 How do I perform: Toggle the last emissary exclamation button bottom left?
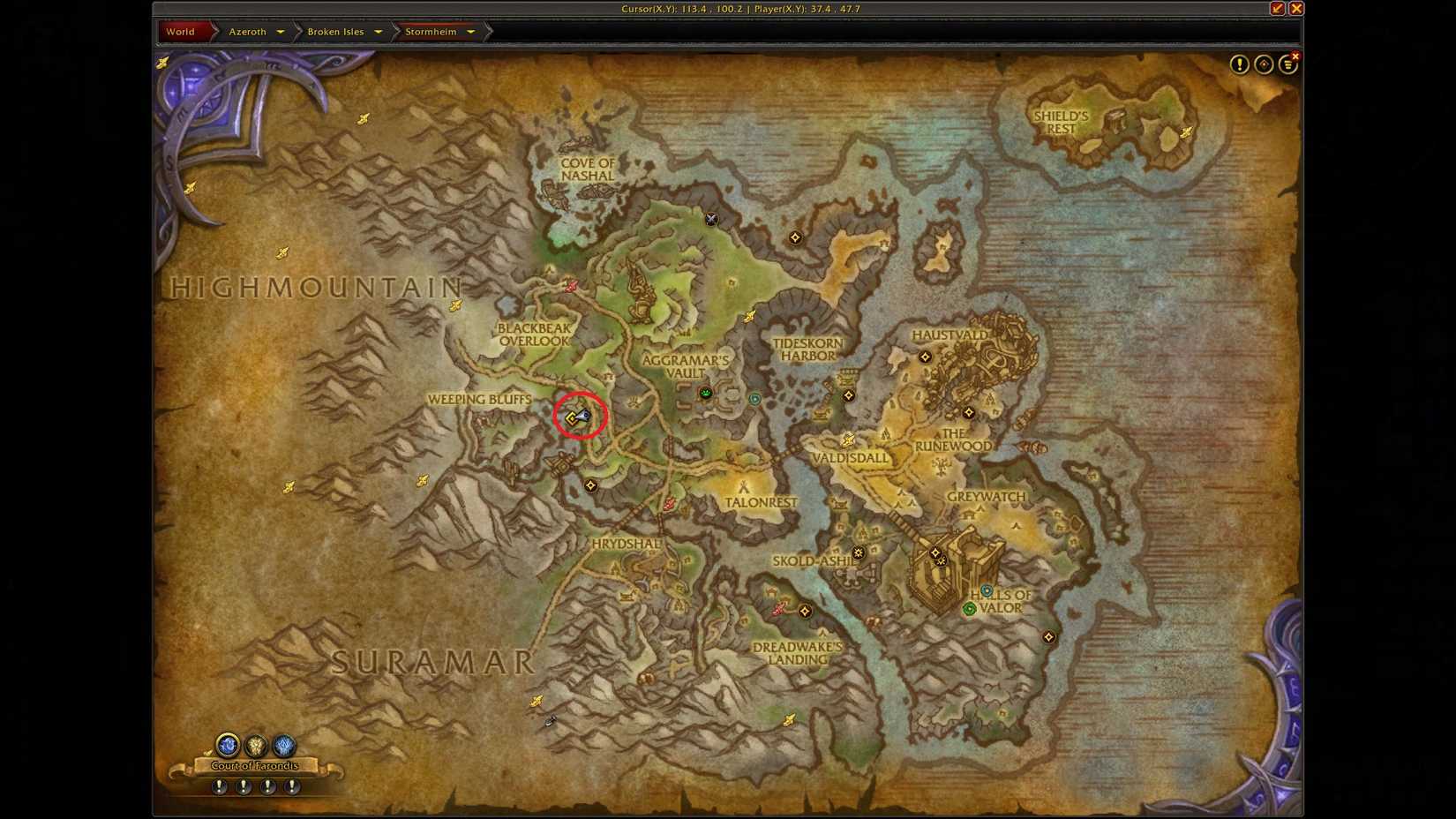[x=292, y=786]
